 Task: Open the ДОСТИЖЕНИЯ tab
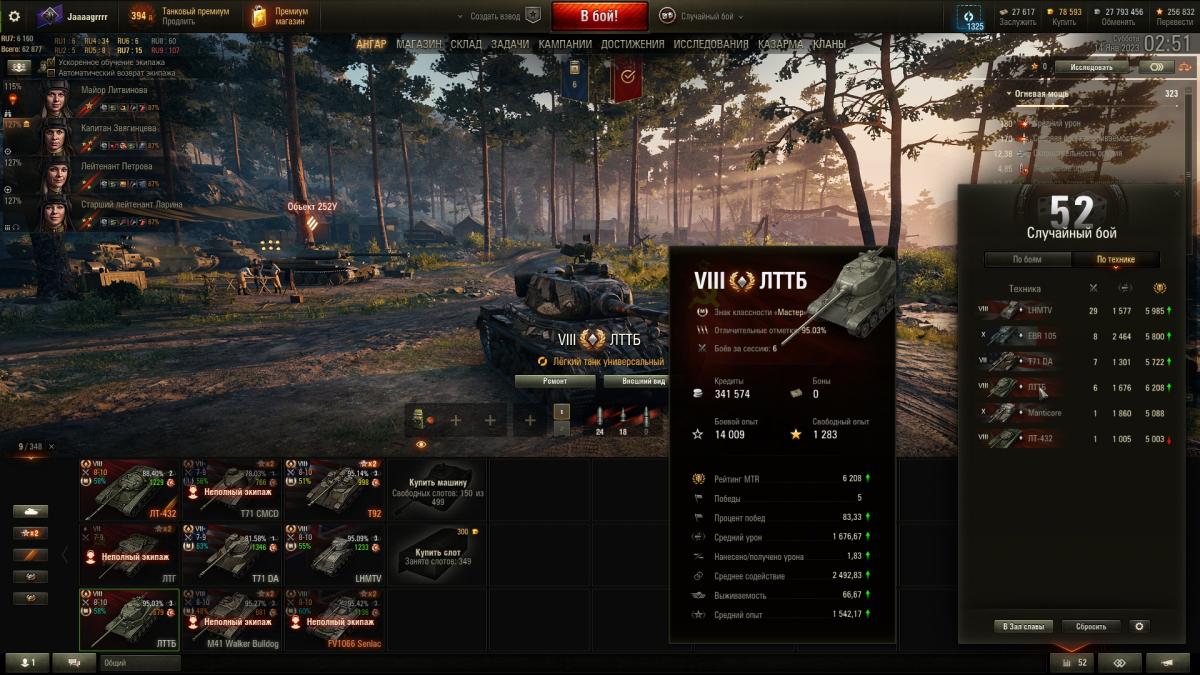pyautogui.click(x=632, y=44)
